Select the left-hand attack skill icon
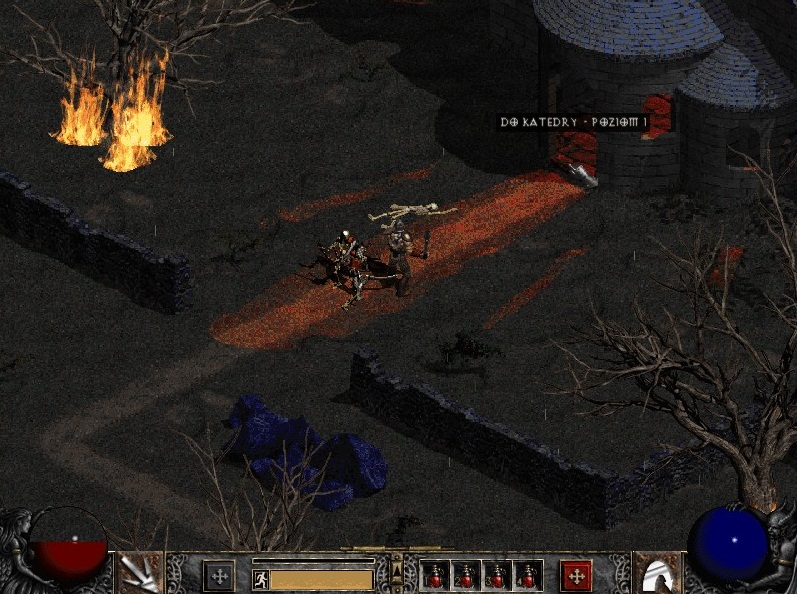797x594 pixels. [x=139, y=573]
